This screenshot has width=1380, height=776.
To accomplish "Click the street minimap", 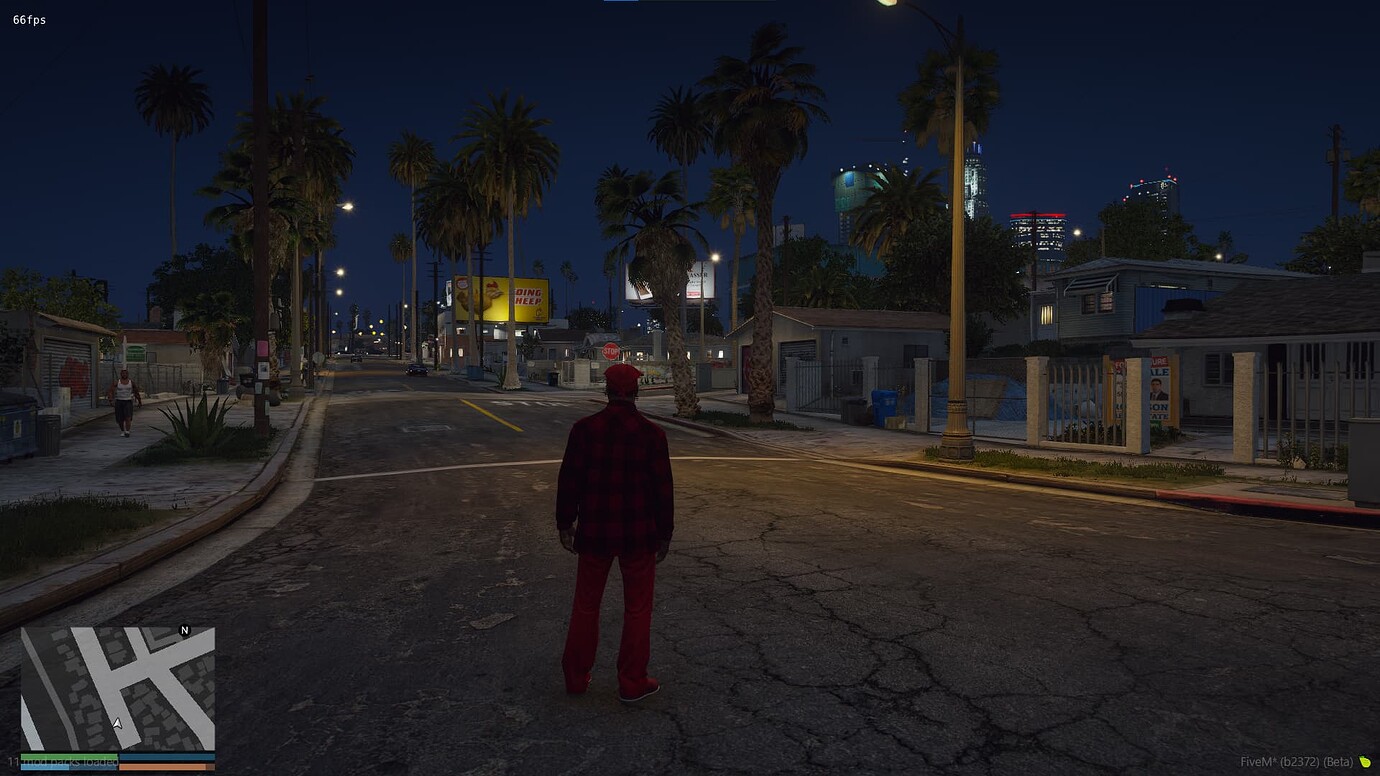I will (118, 688).
